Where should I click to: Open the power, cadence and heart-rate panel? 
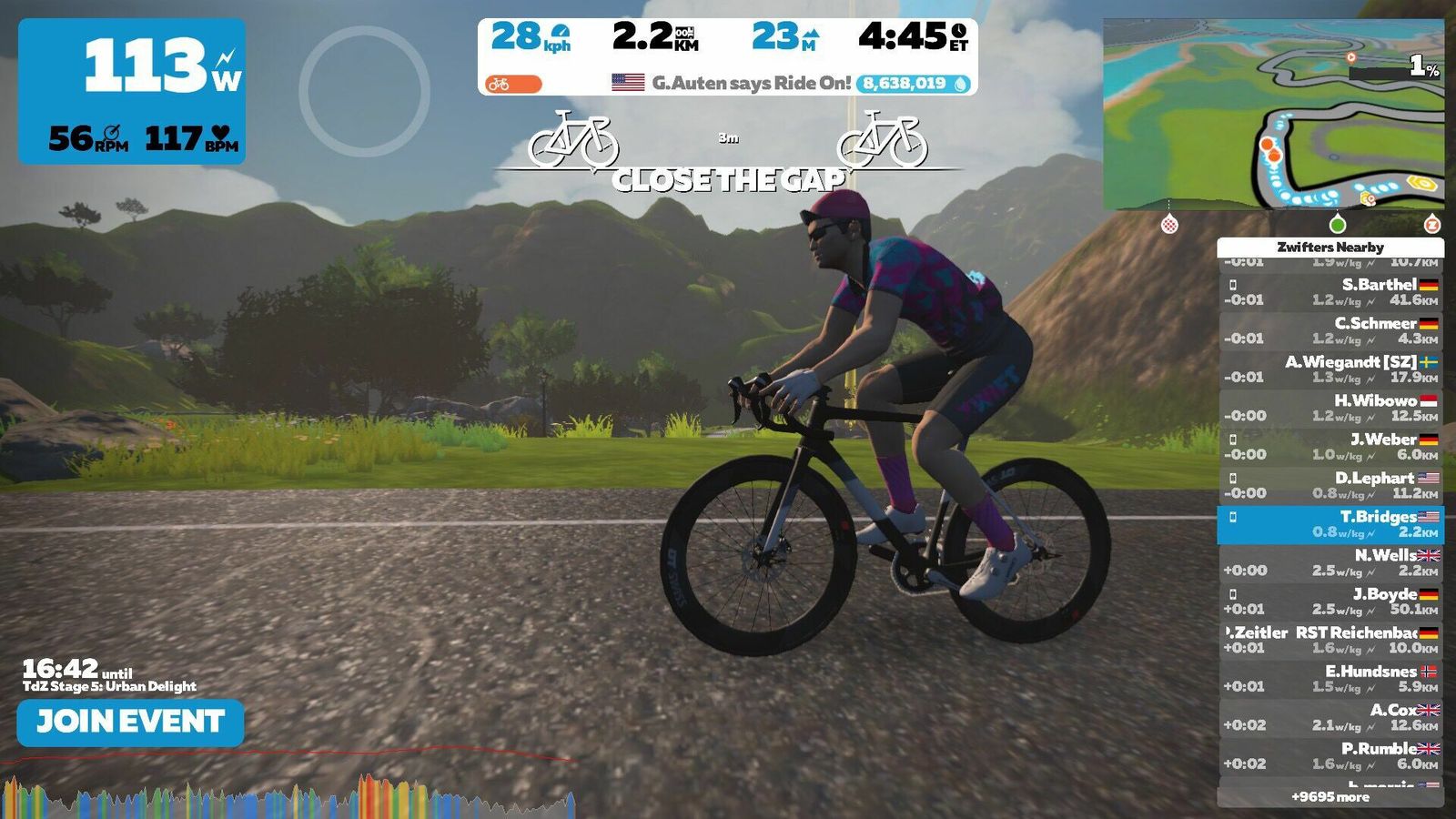pos(132,91)
